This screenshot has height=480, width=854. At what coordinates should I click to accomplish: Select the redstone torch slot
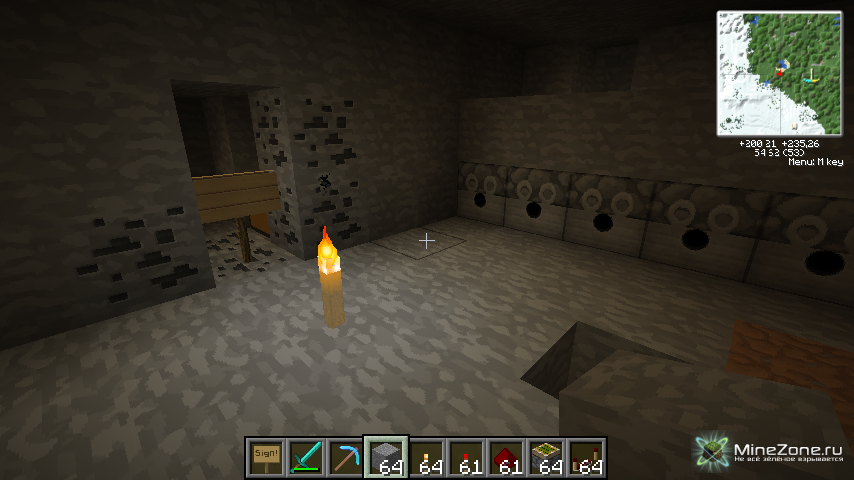point(467,457)
